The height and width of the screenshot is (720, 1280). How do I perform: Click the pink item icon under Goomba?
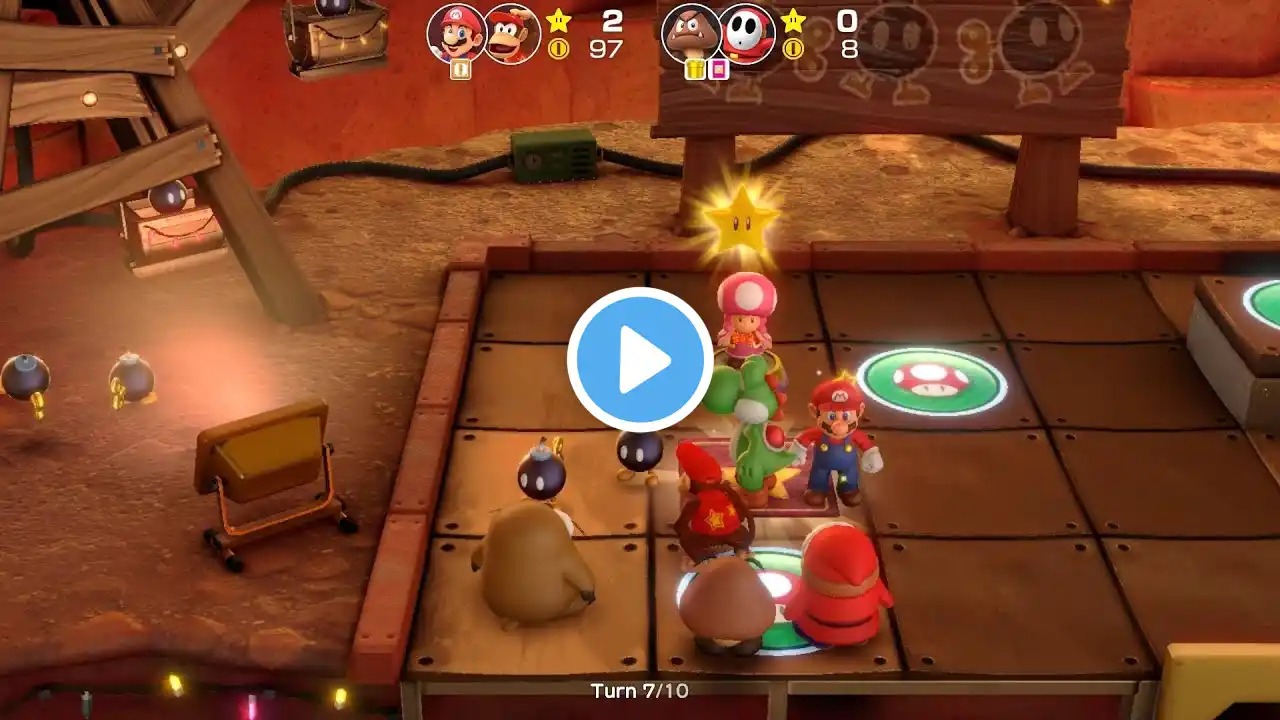[717, 69]
